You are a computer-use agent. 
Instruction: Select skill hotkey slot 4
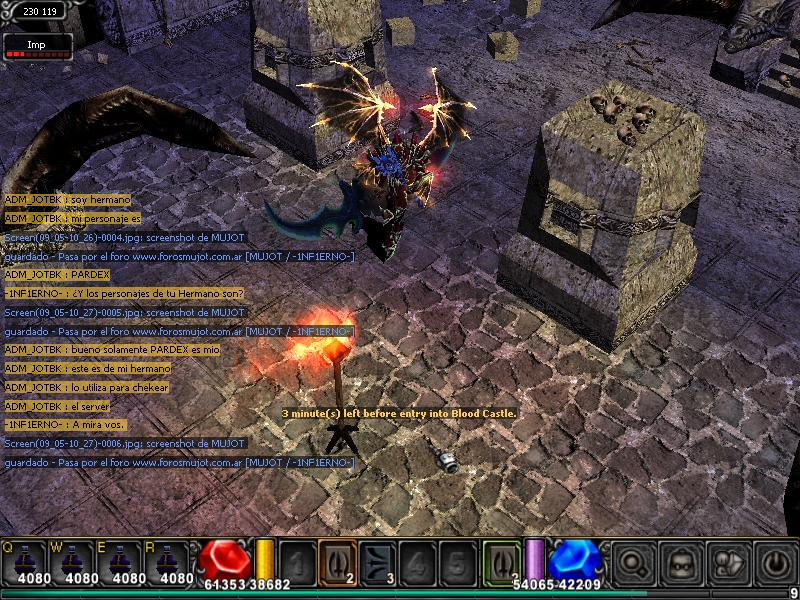417,561
